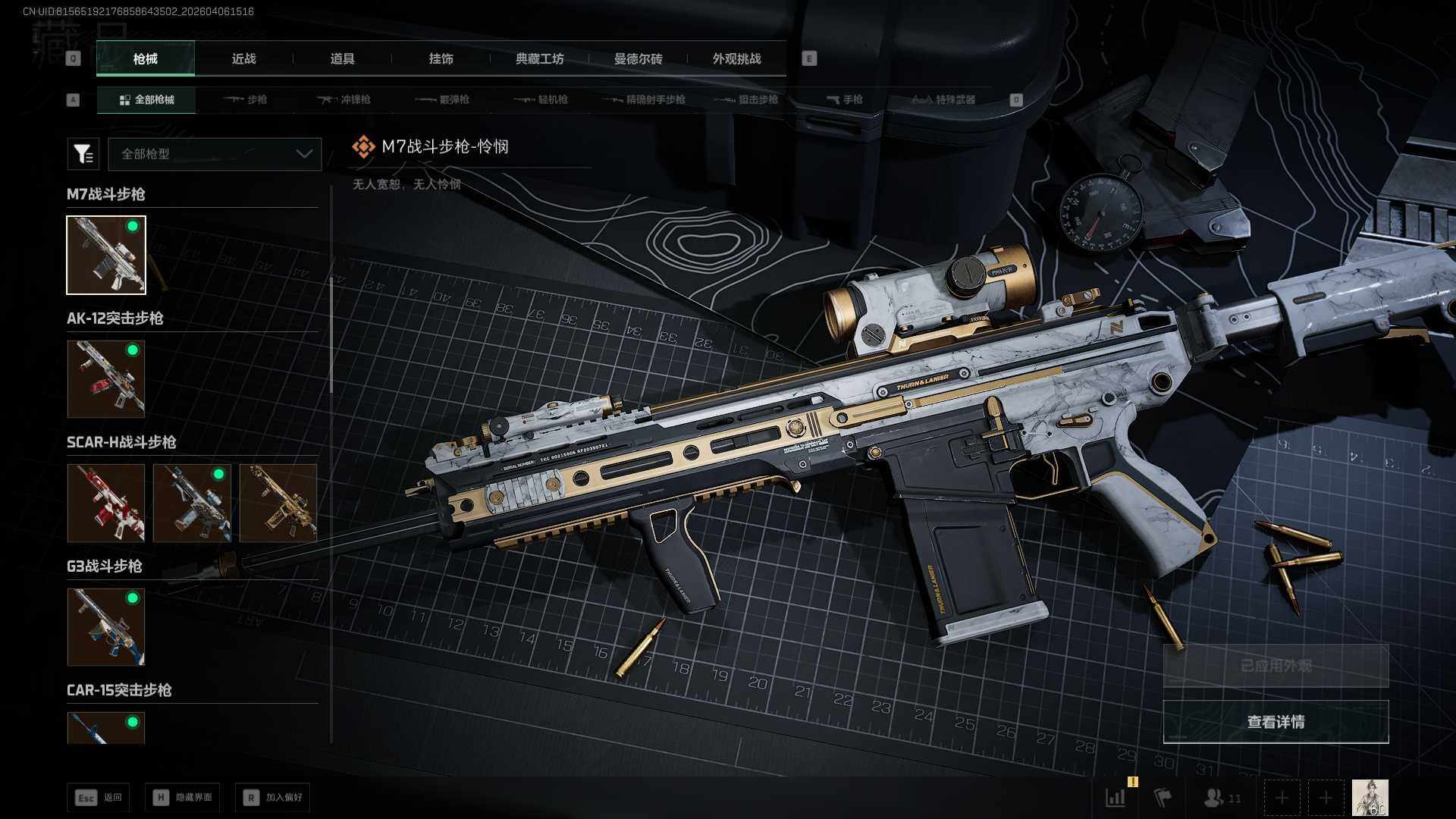Click the 查看详情 view details button

(1276, 722)
